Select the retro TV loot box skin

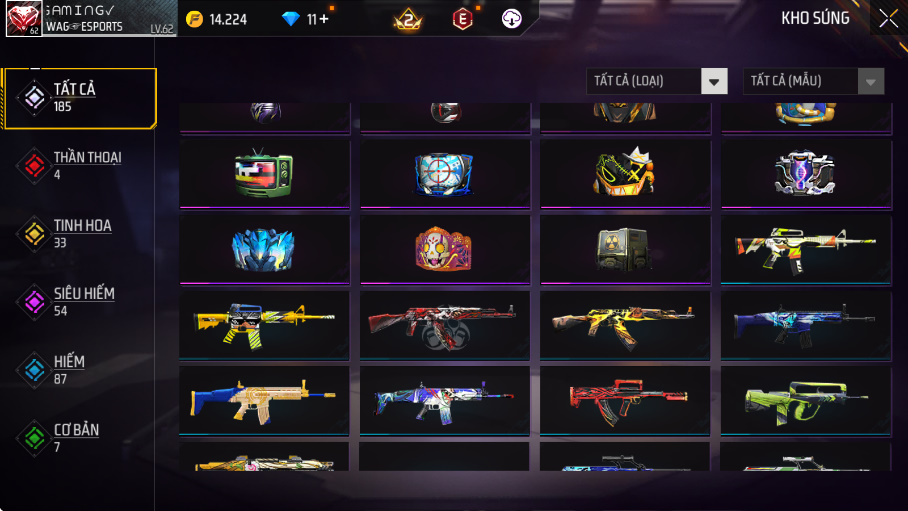[x=264, y=173]
